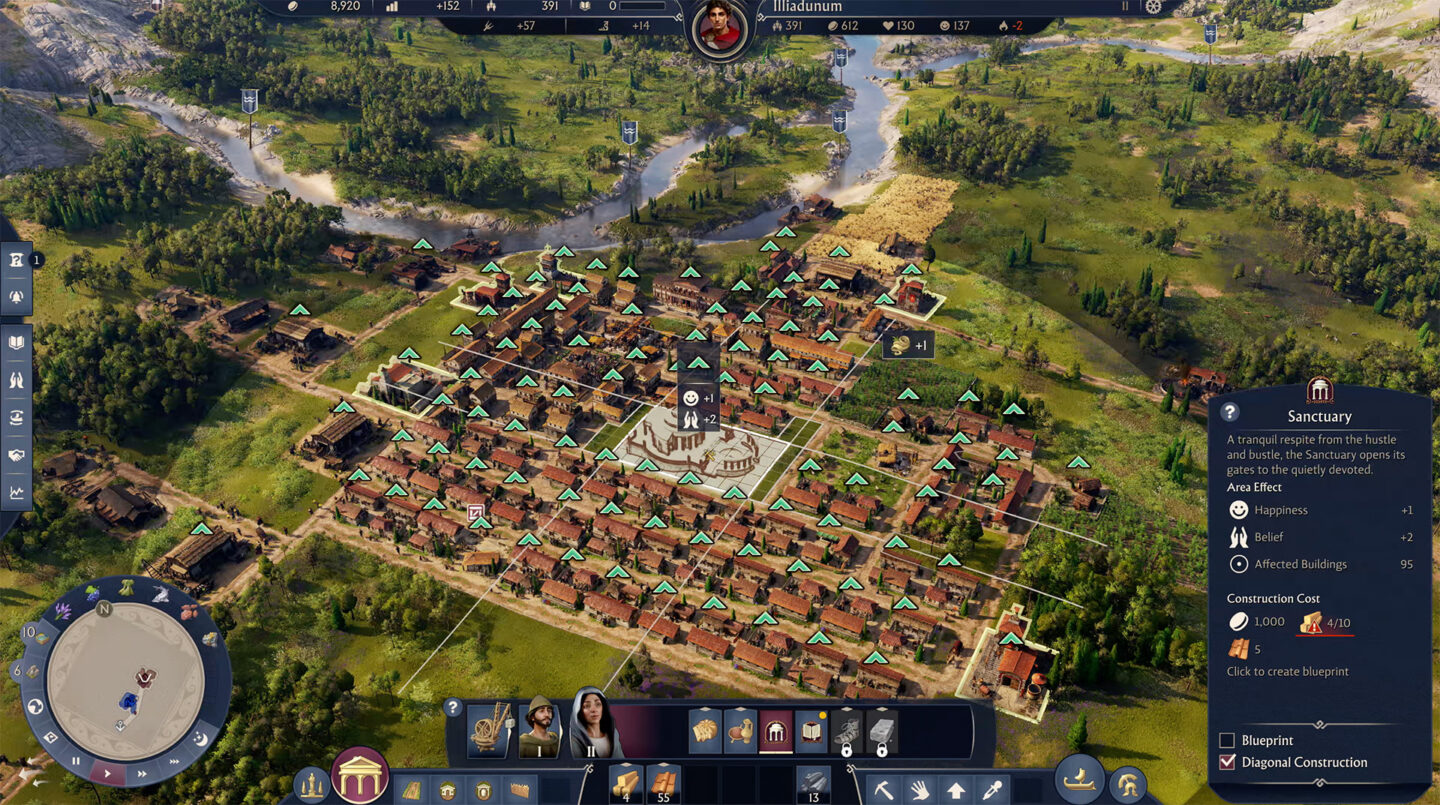Select the pipette copy-building tool
The width and height of the screenshot is (1440, 805).
(992, 791)
